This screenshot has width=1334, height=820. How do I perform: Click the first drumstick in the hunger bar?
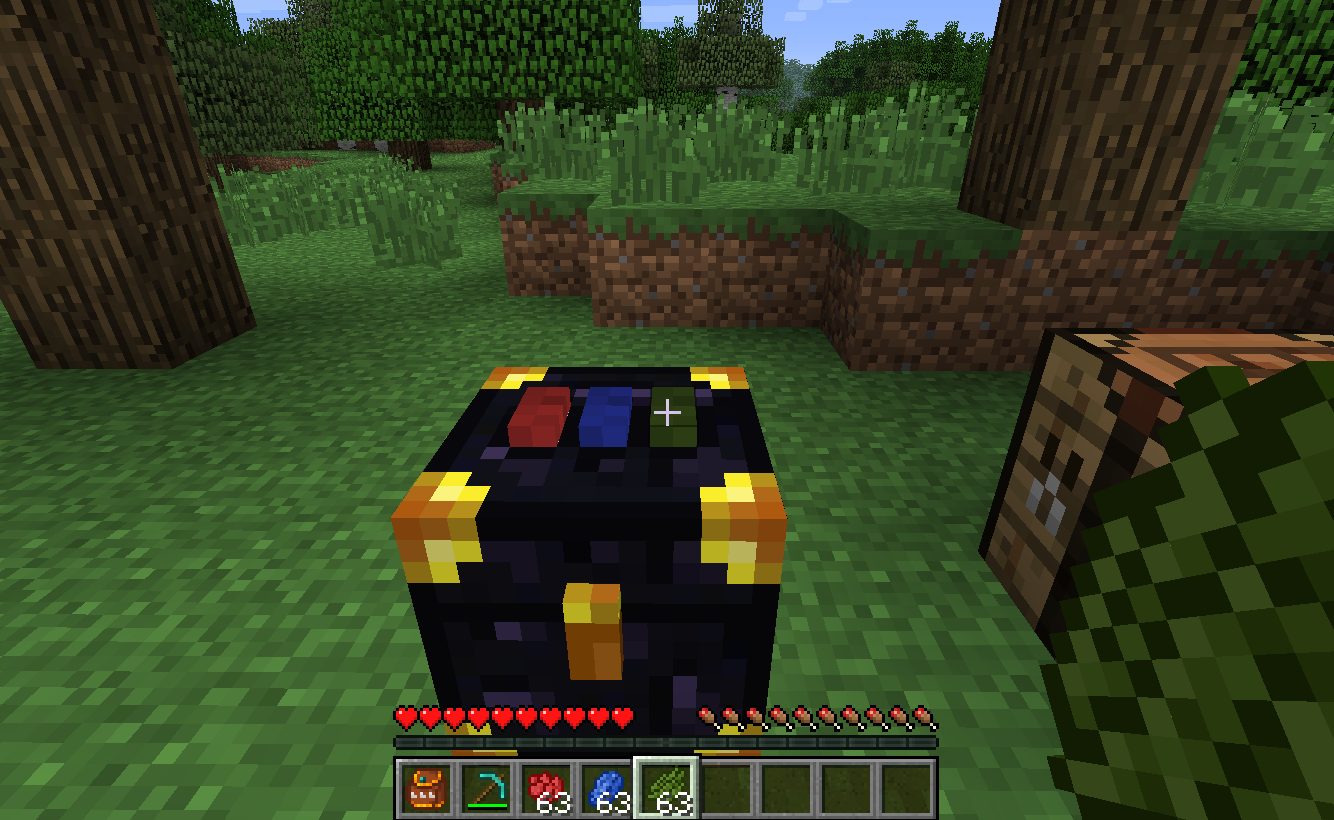tap(709, 716)
